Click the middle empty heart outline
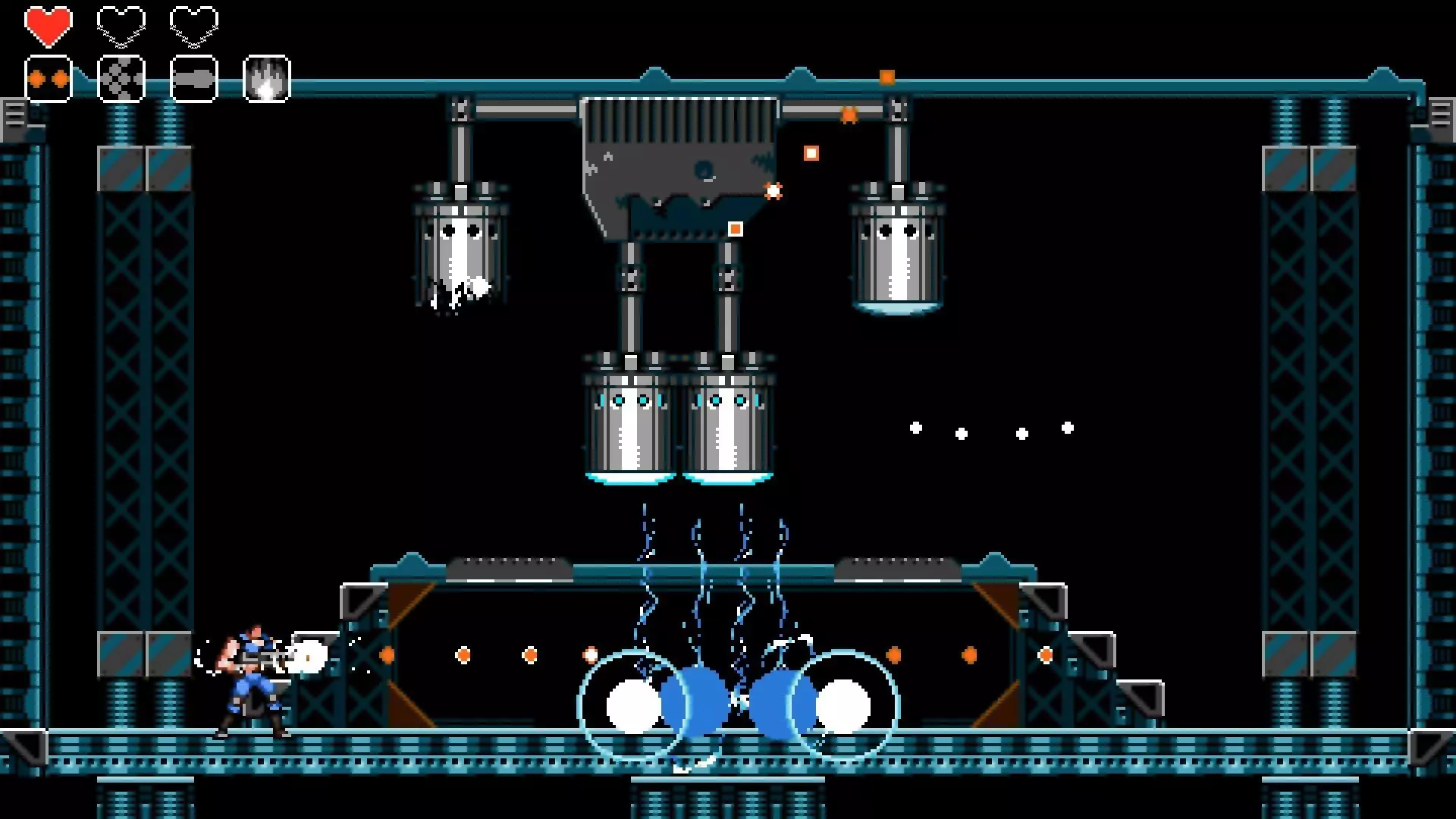This screenshot has height=819, width=1456. [x=121, y=25]
